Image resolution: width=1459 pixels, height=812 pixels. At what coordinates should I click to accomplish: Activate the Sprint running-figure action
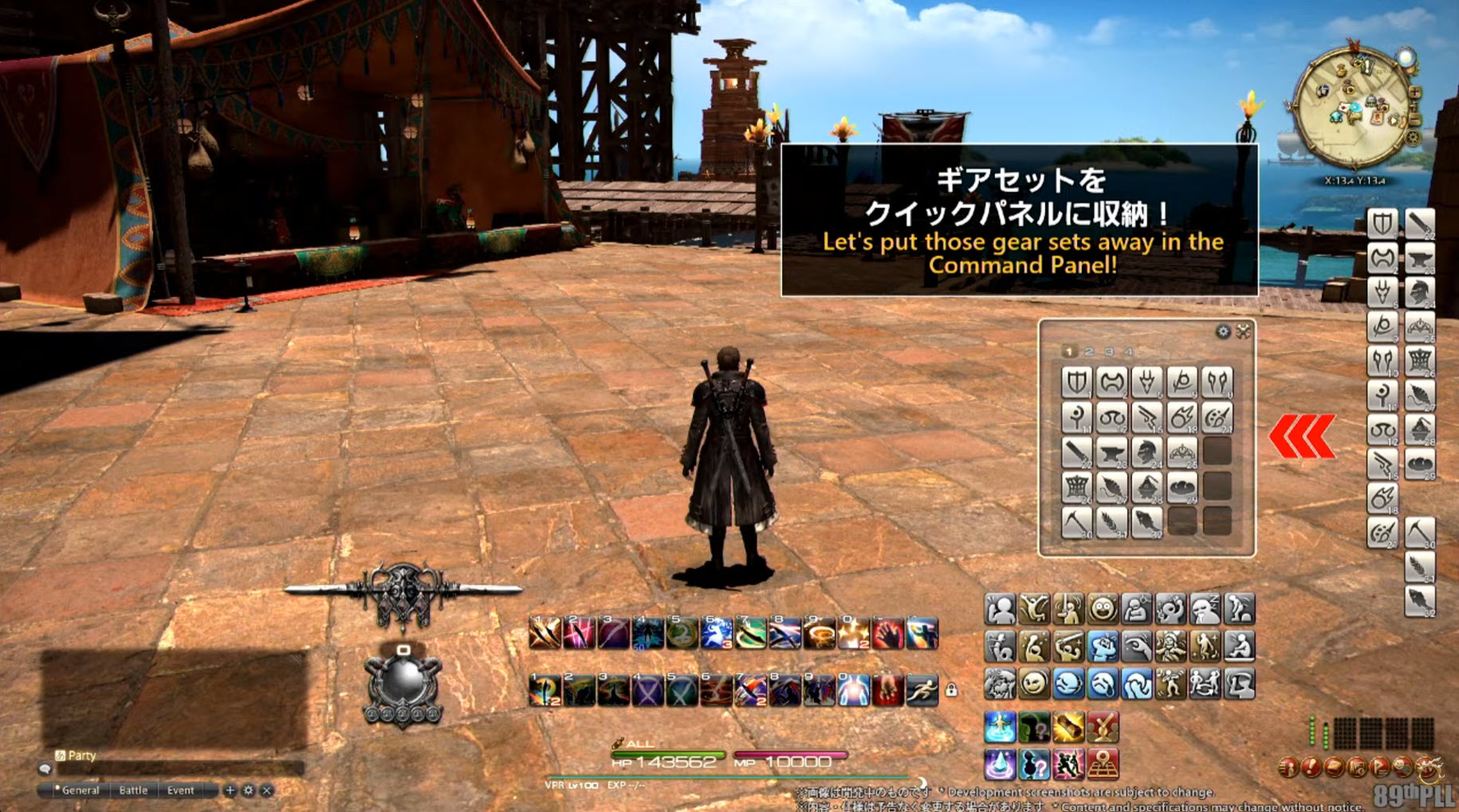click(x=922, y=690)
